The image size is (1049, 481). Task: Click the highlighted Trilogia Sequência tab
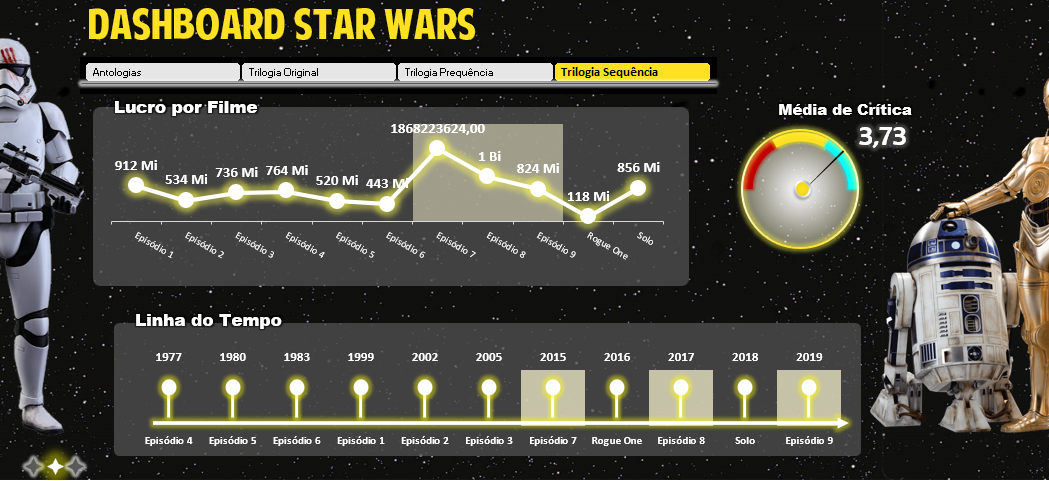[x=632, y=72]
